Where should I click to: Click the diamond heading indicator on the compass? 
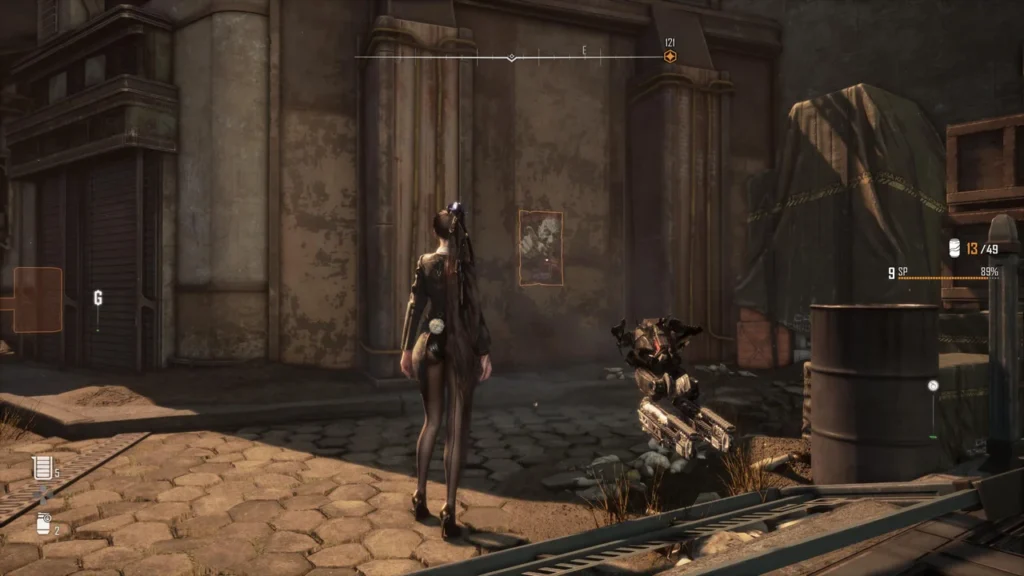(x=511, y=58)
